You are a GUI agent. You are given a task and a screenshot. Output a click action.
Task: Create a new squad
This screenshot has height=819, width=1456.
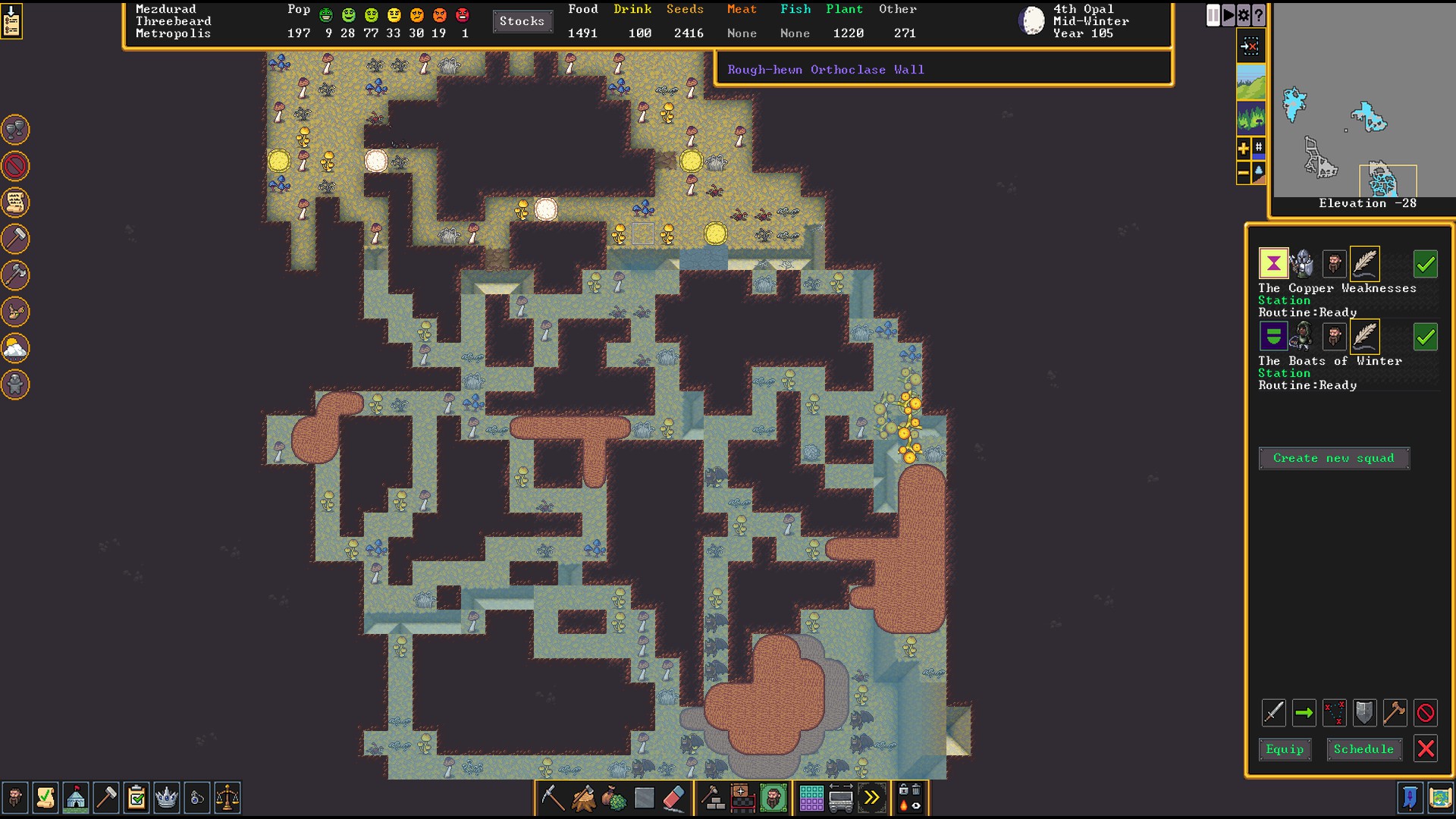point(1333,458)
